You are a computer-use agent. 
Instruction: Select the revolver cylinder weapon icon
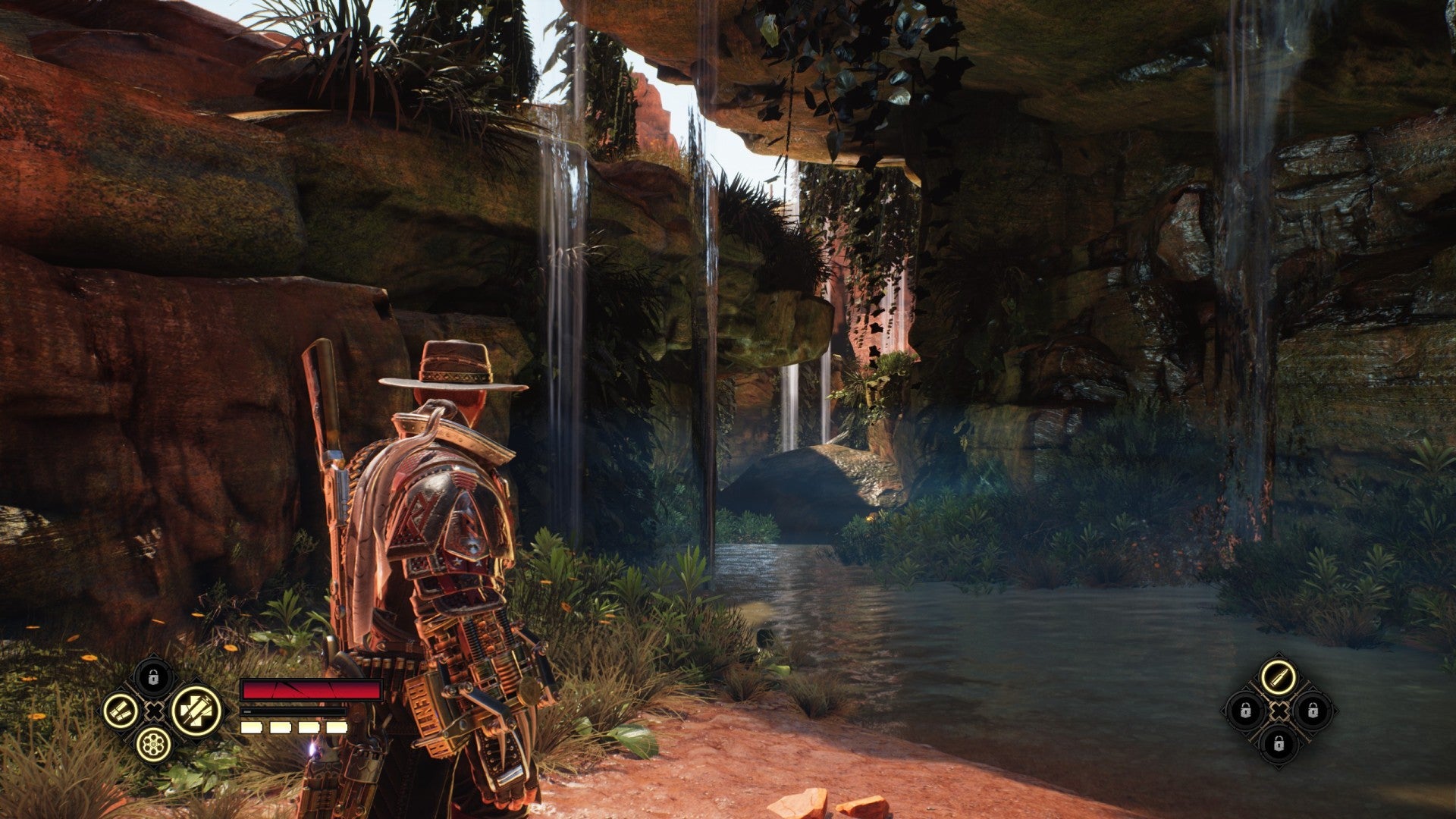coord(153,745)
